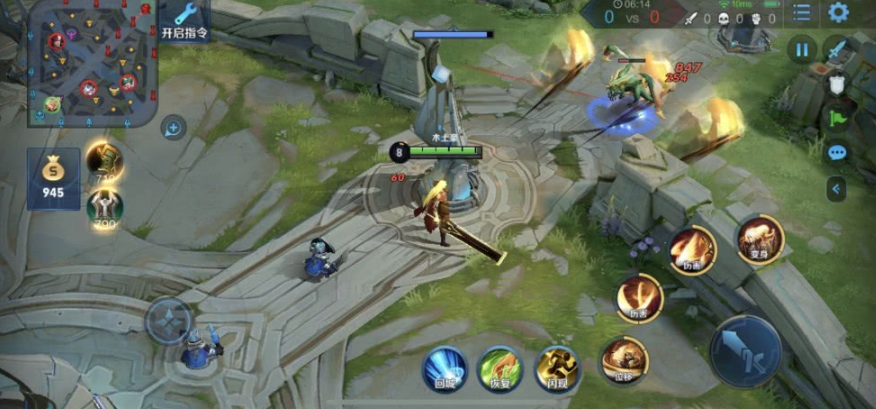
Task: Pause the match
Action: point(802,49)
